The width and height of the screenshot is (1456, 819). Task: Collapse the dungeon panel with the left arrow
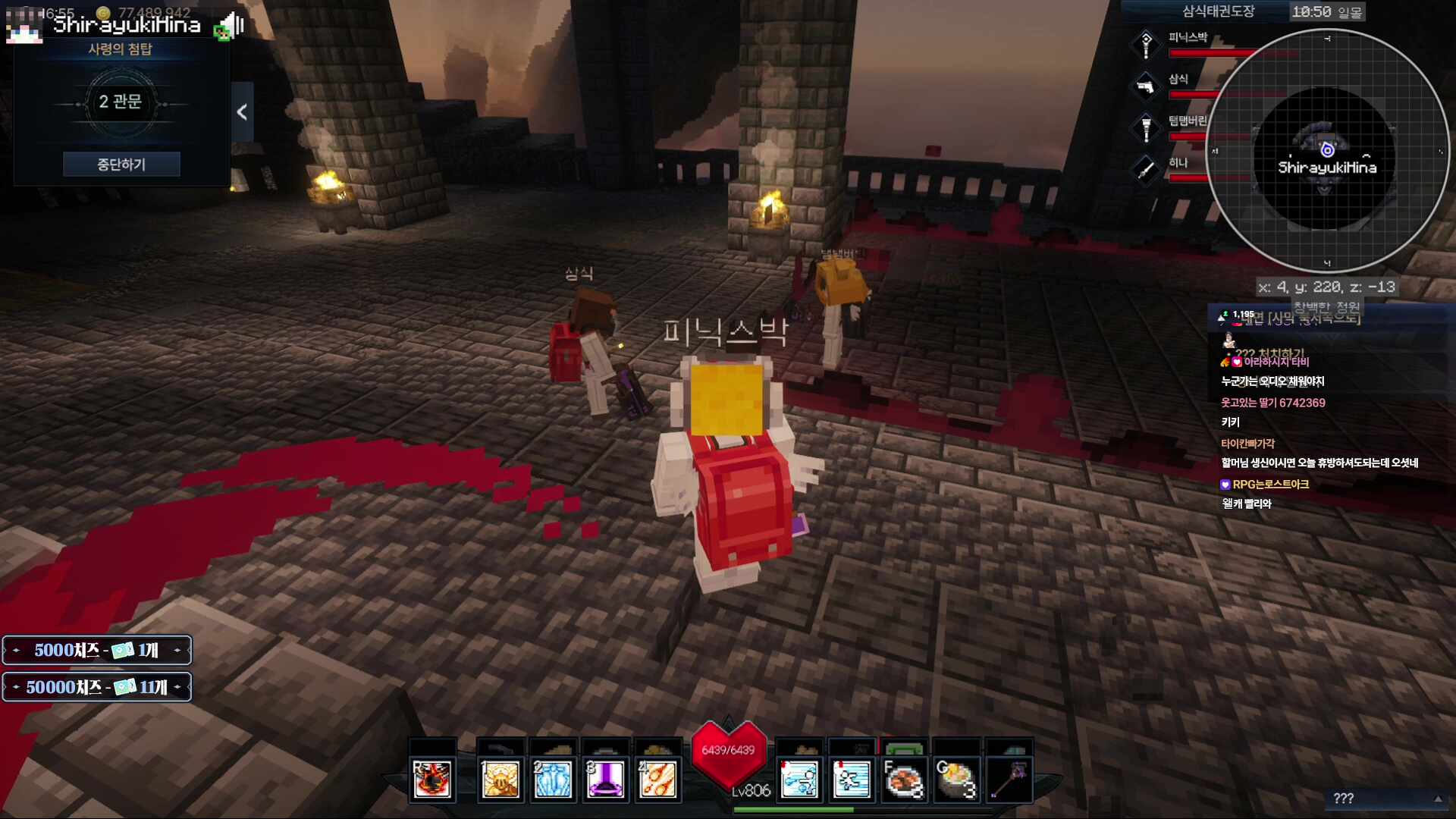(242, 112)
